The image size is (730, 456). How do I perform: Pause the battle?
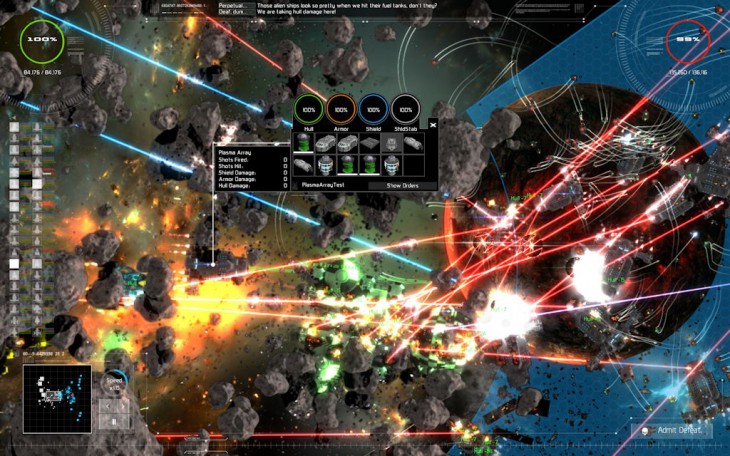(114, 422)
